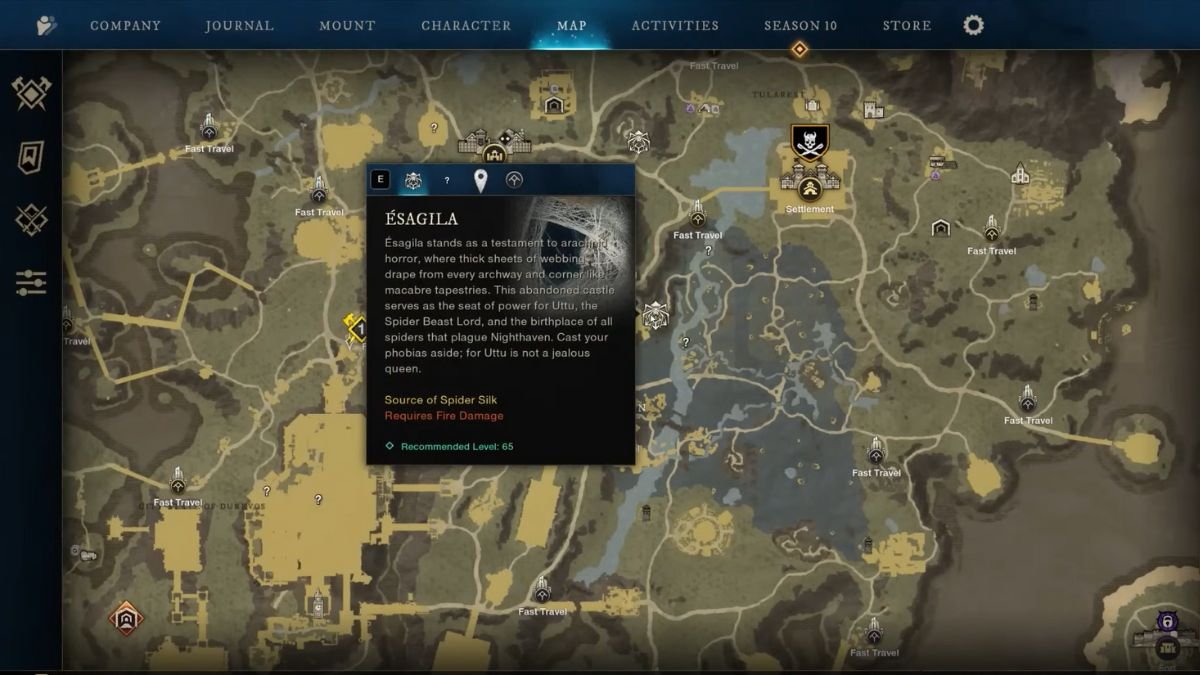Viewport: 1200px width, 675px height.
Task: Open the Mount screen
Action: coord(347,25)
